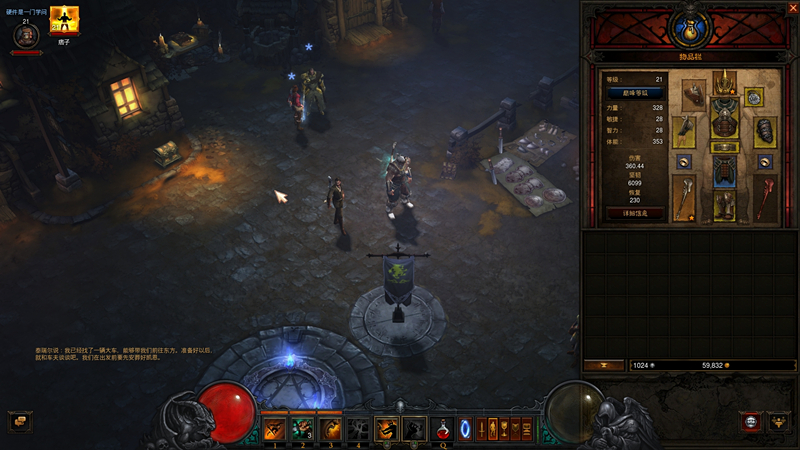Select the equipped pants slot
Screen dimensions: 800x450
(724, 171)
